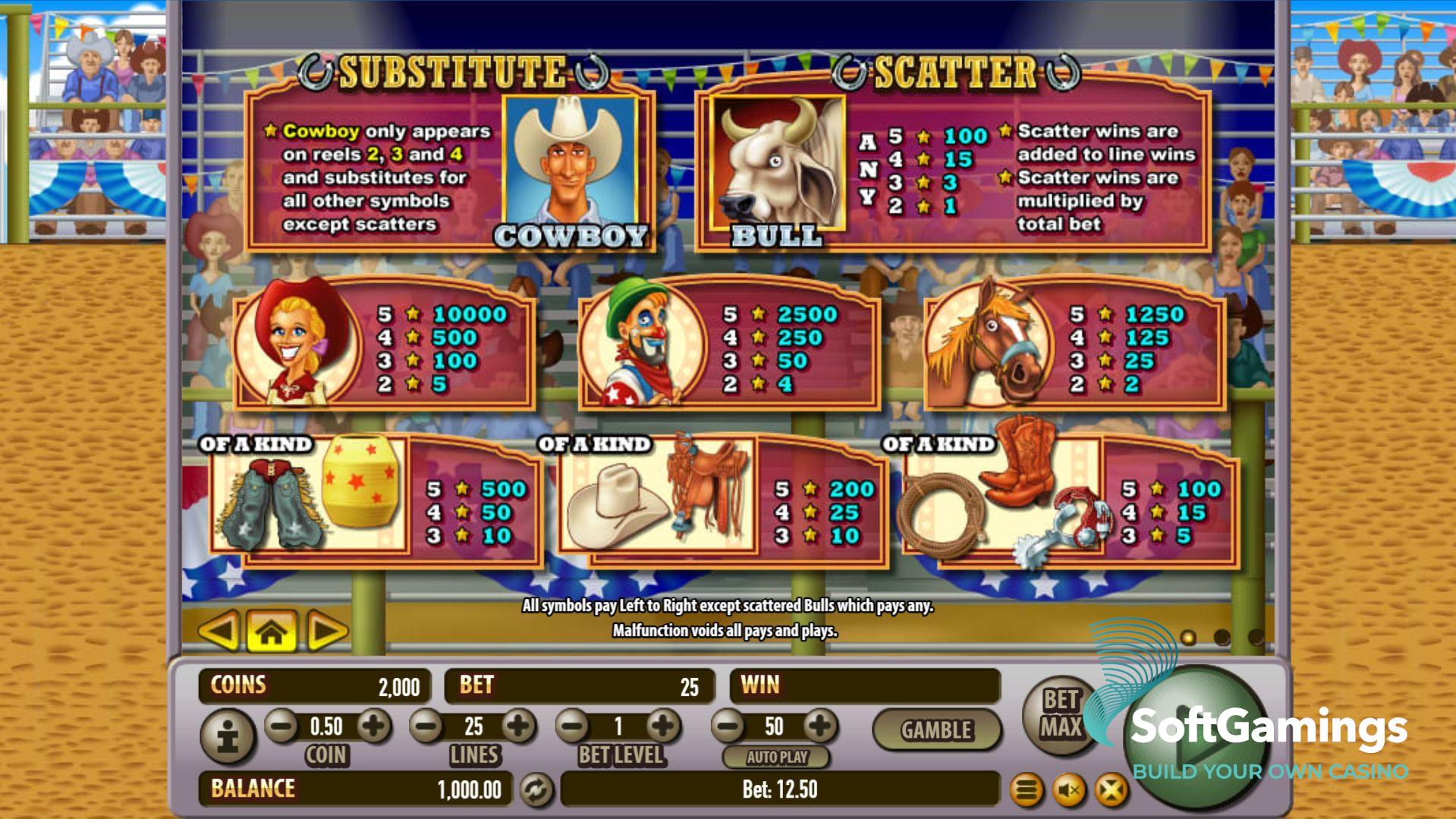Decrease the coin value
Viewport: 1456px width, 819px height.
click(x=282, y=726)
